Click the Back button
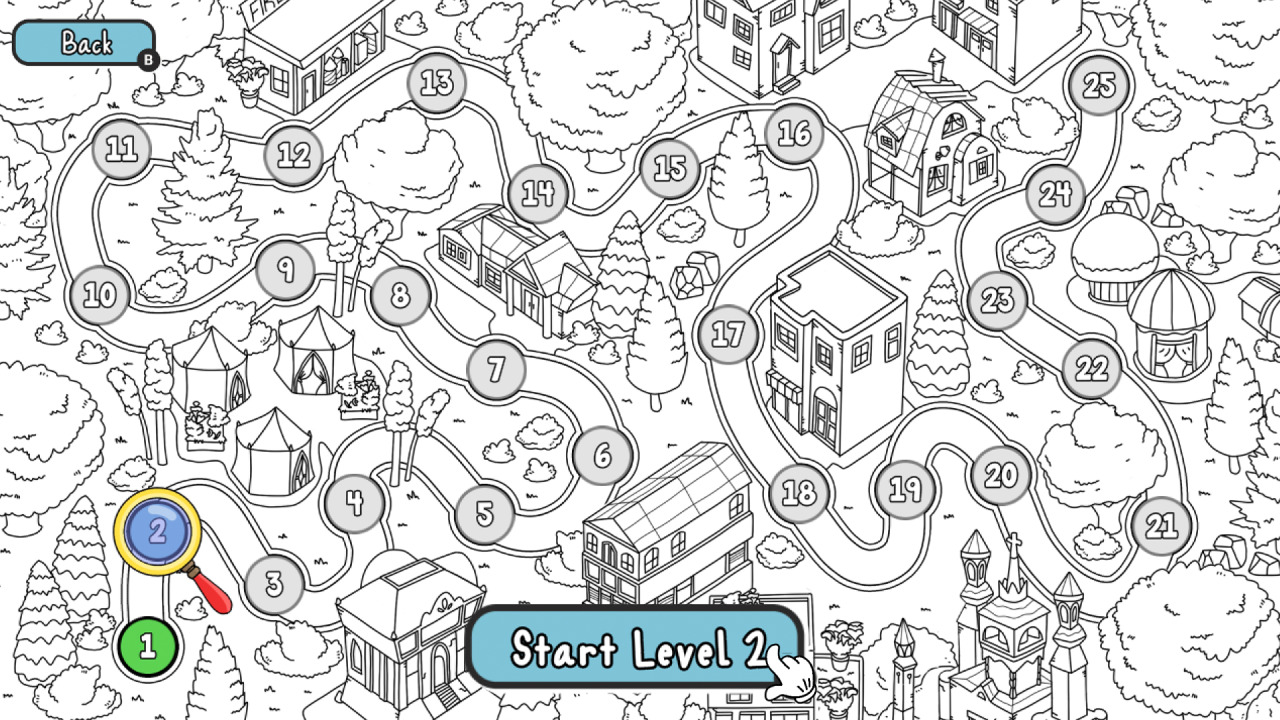 (84, 44)
